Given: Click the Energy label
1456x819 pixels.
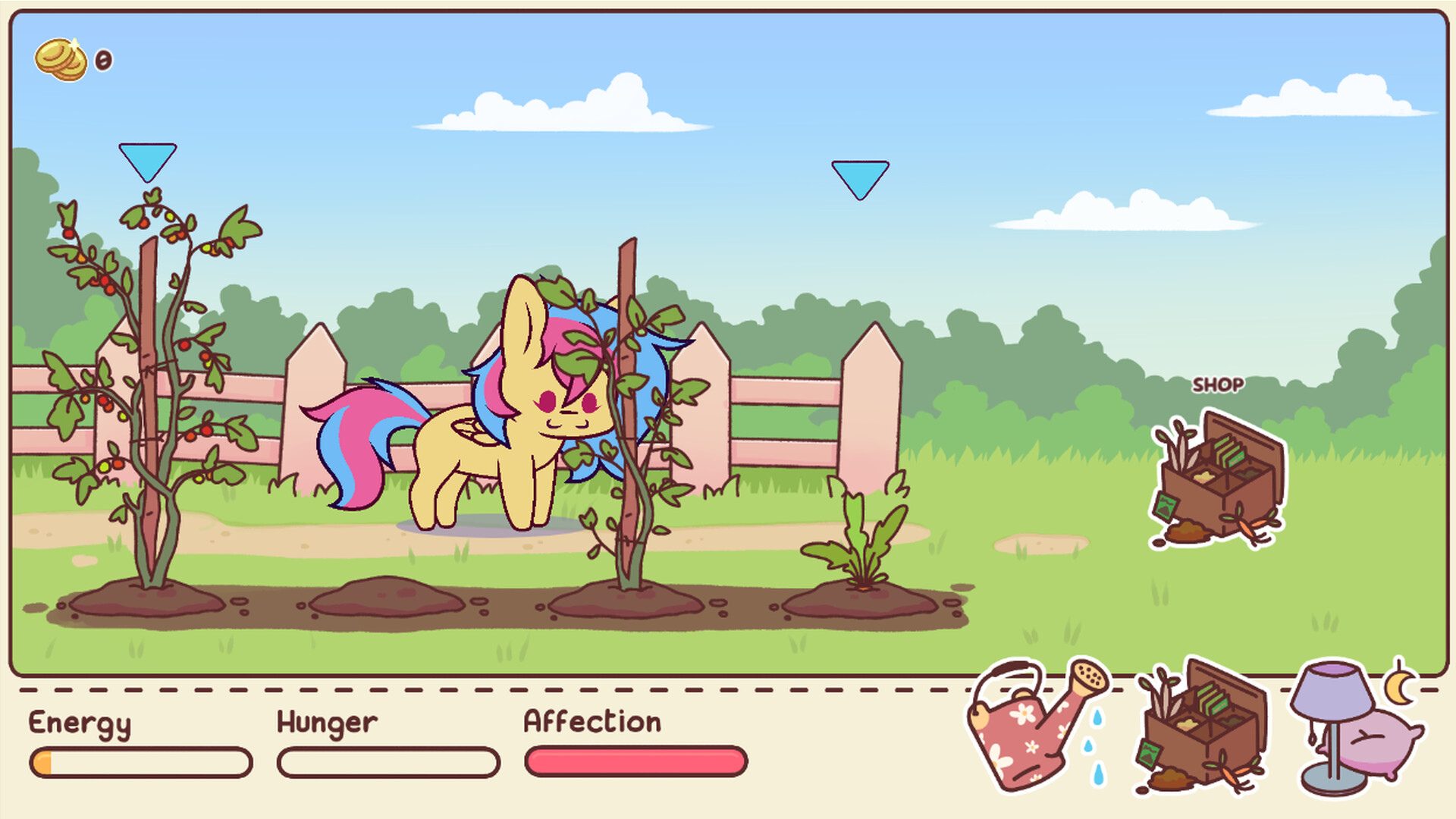Looking at the screenshot, I should [80, 723].
